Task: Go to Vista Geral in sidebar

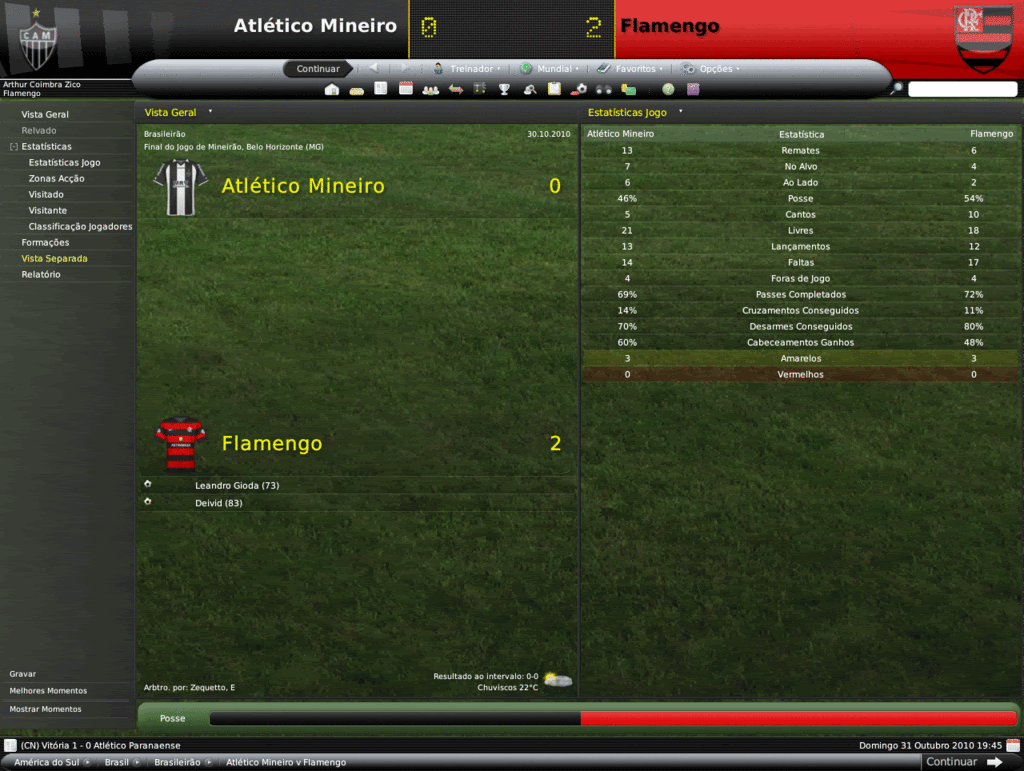Action: coord(45,115)
